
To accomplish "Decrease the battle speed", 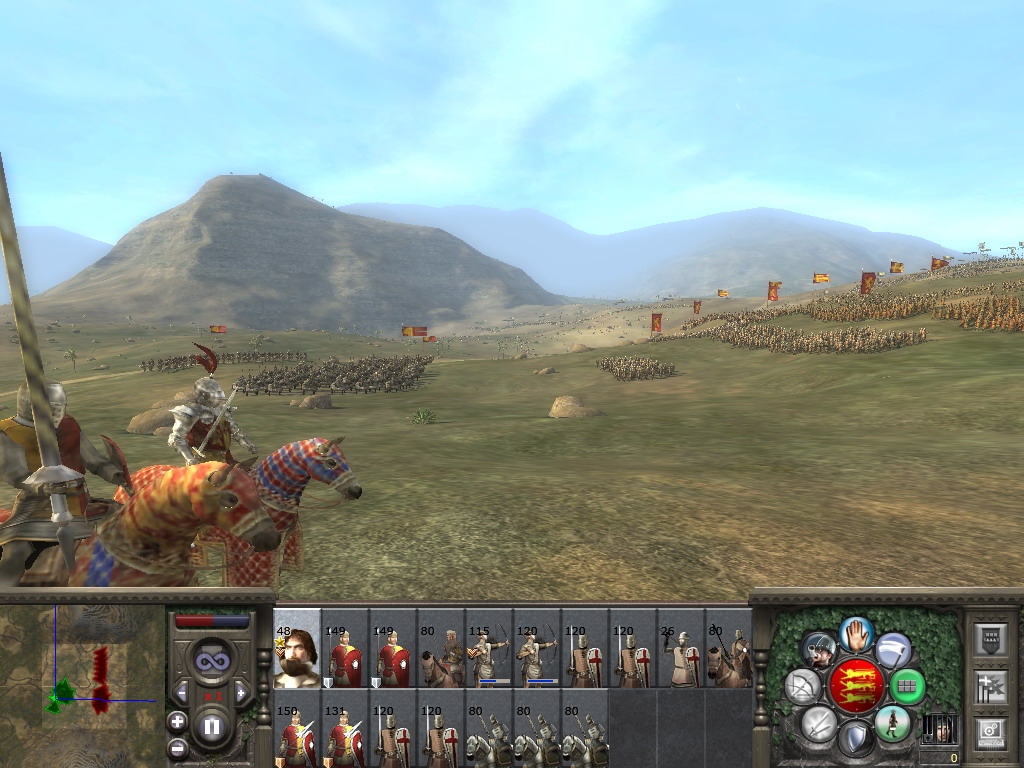I will (x=181, y=692).
